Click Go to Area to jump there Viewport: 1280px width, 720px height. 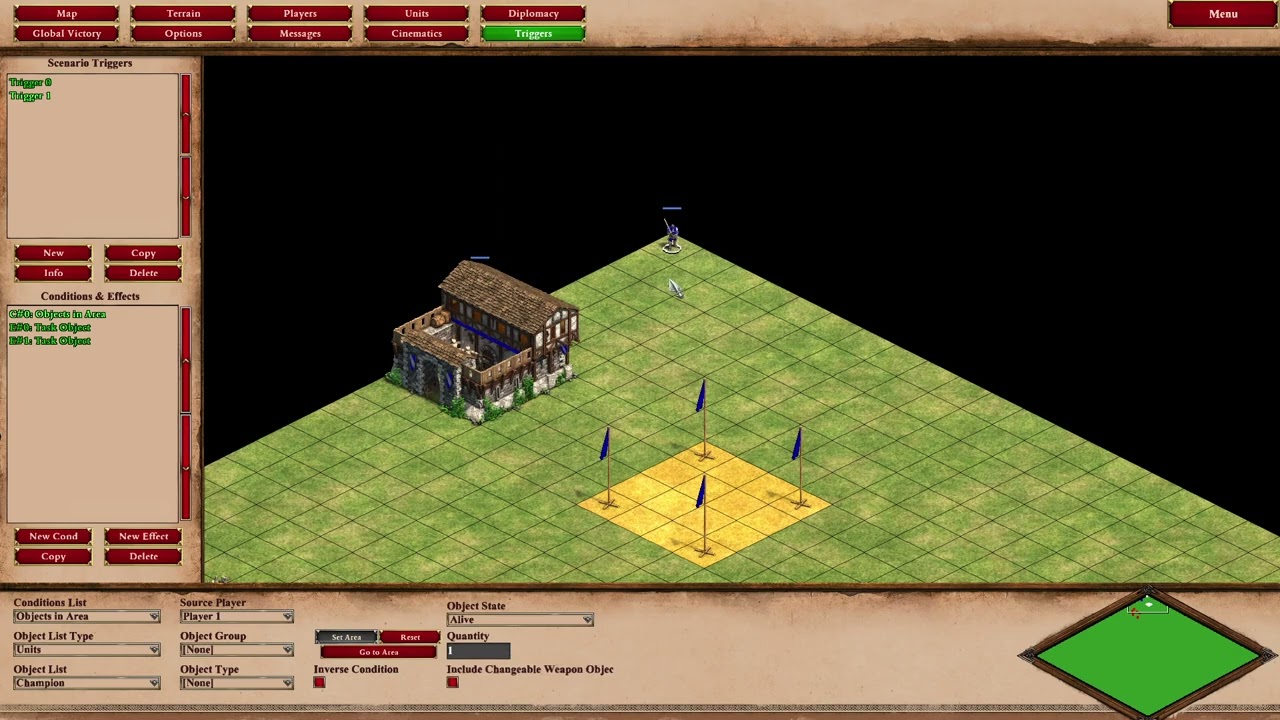[378, 651]
